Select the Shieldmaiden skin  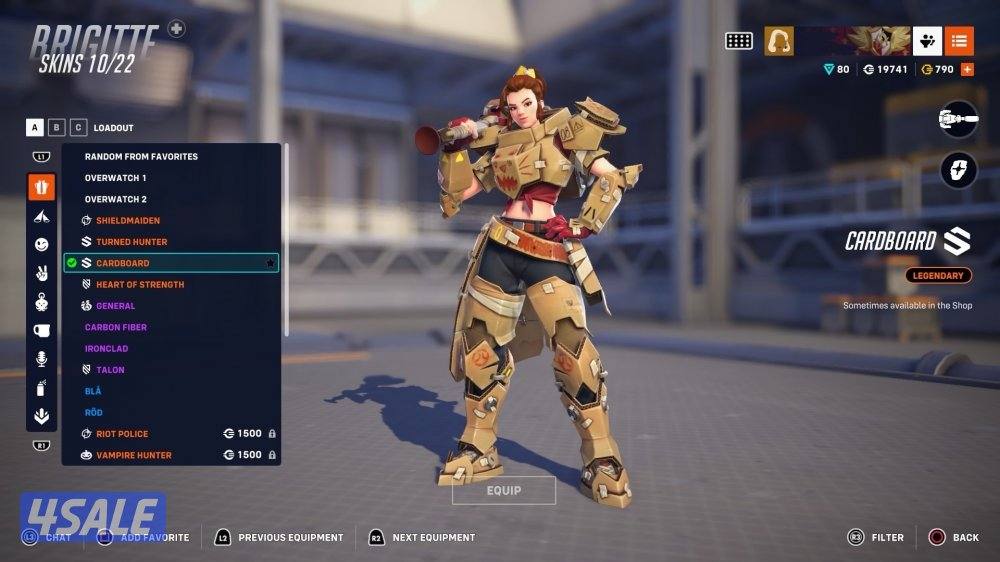click(x=128, y=220)
